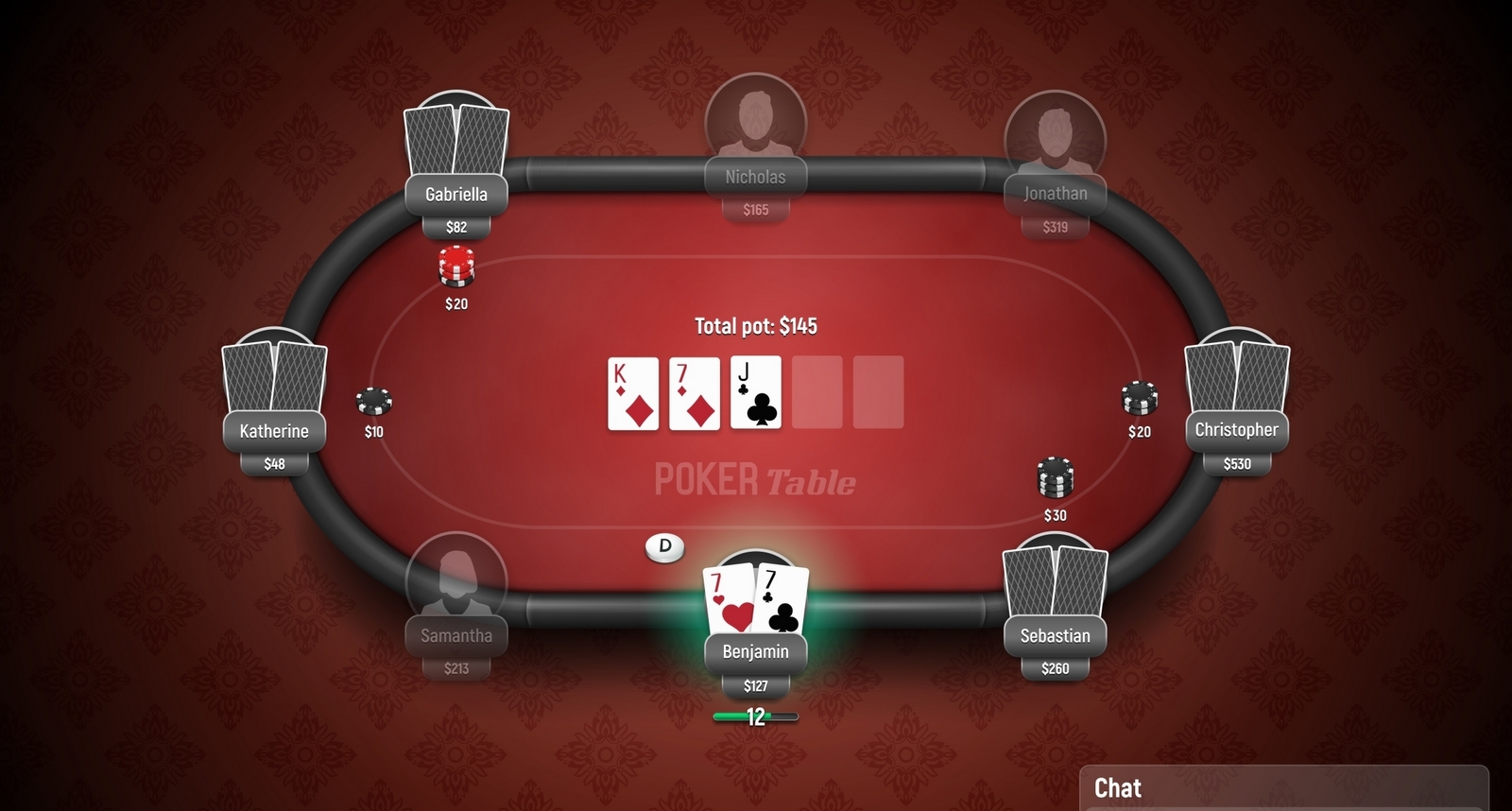Select Gabriella's player seat
This screenshot has height=811, width=1512.
[456, 194]
